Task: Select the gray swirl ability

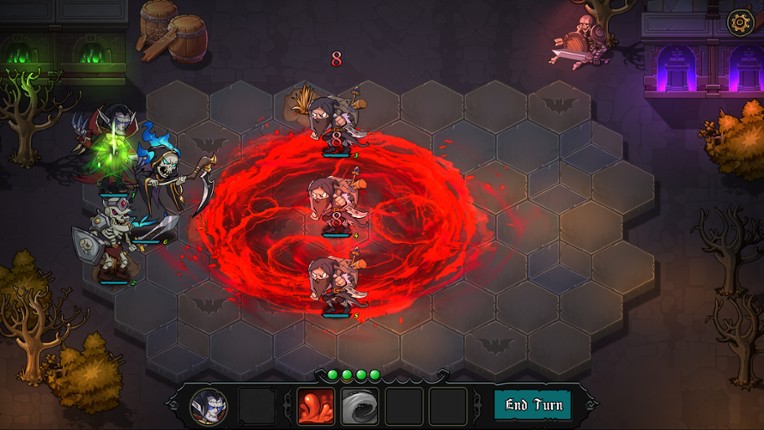Action: [x=360, y=406]
